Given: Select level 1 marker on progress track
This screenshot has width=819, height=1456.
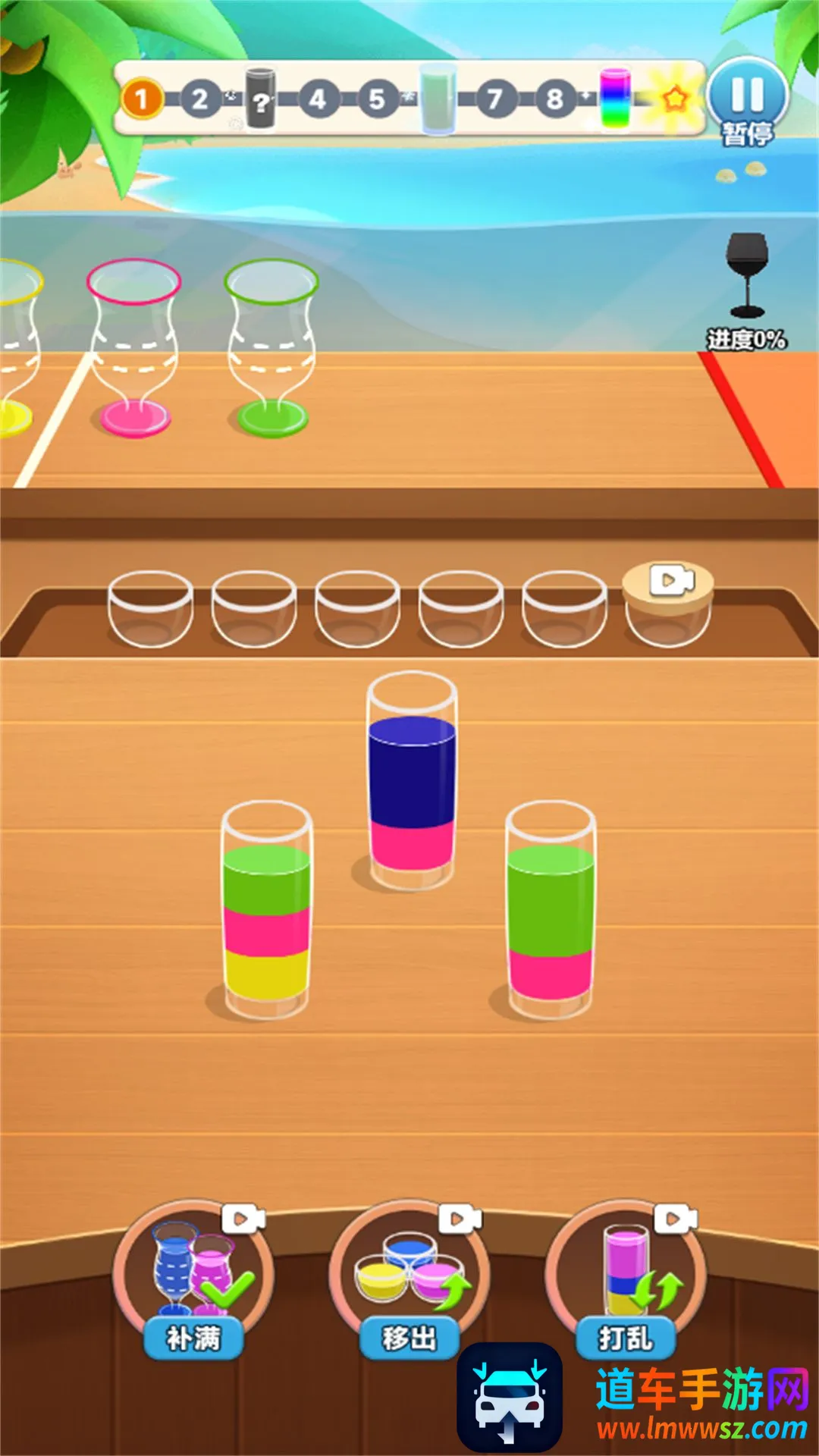Looking at the screenshot, I should pos(141,99).
